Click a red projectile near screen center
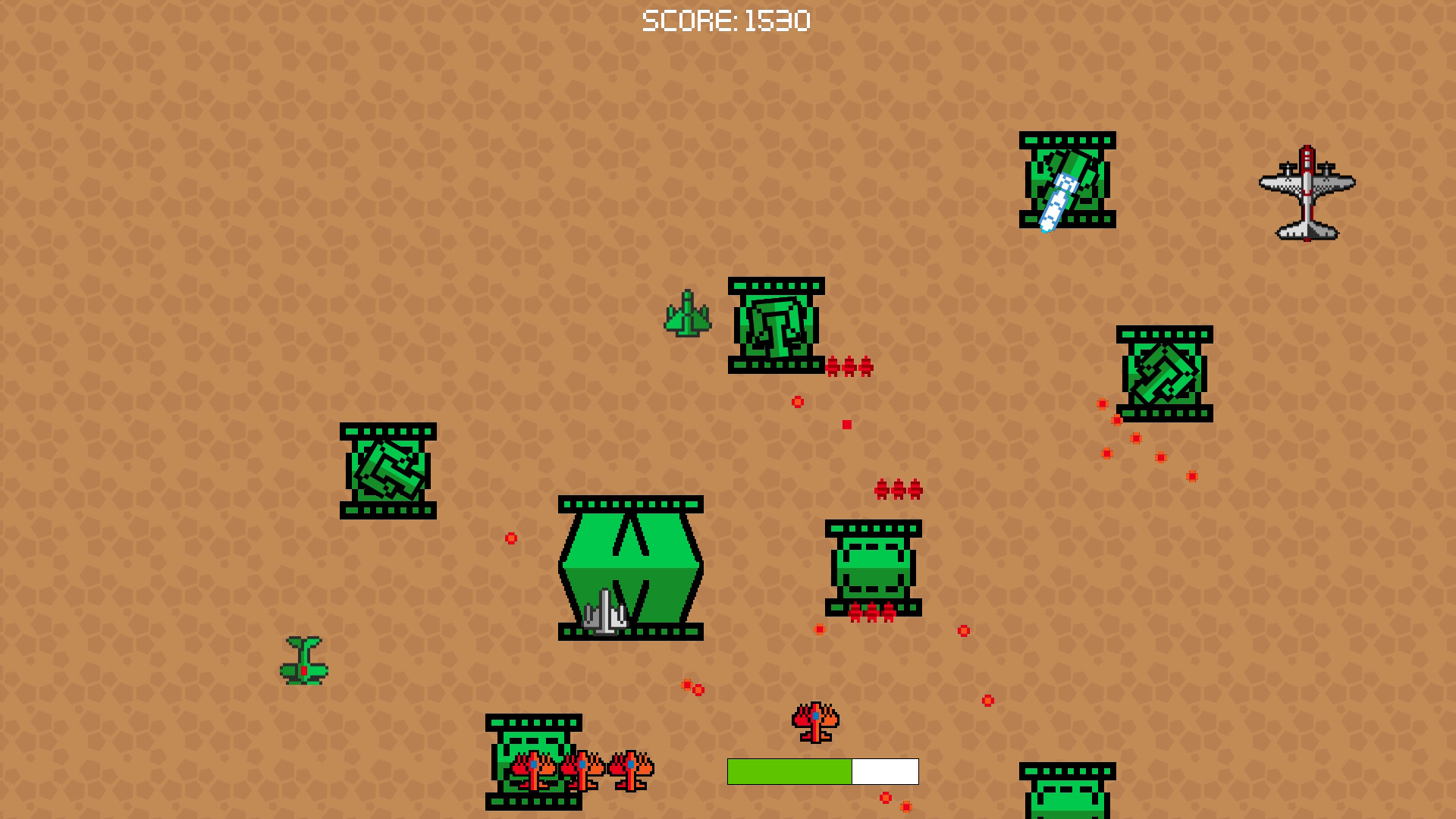1456x819 pixels. pos(799,400)
